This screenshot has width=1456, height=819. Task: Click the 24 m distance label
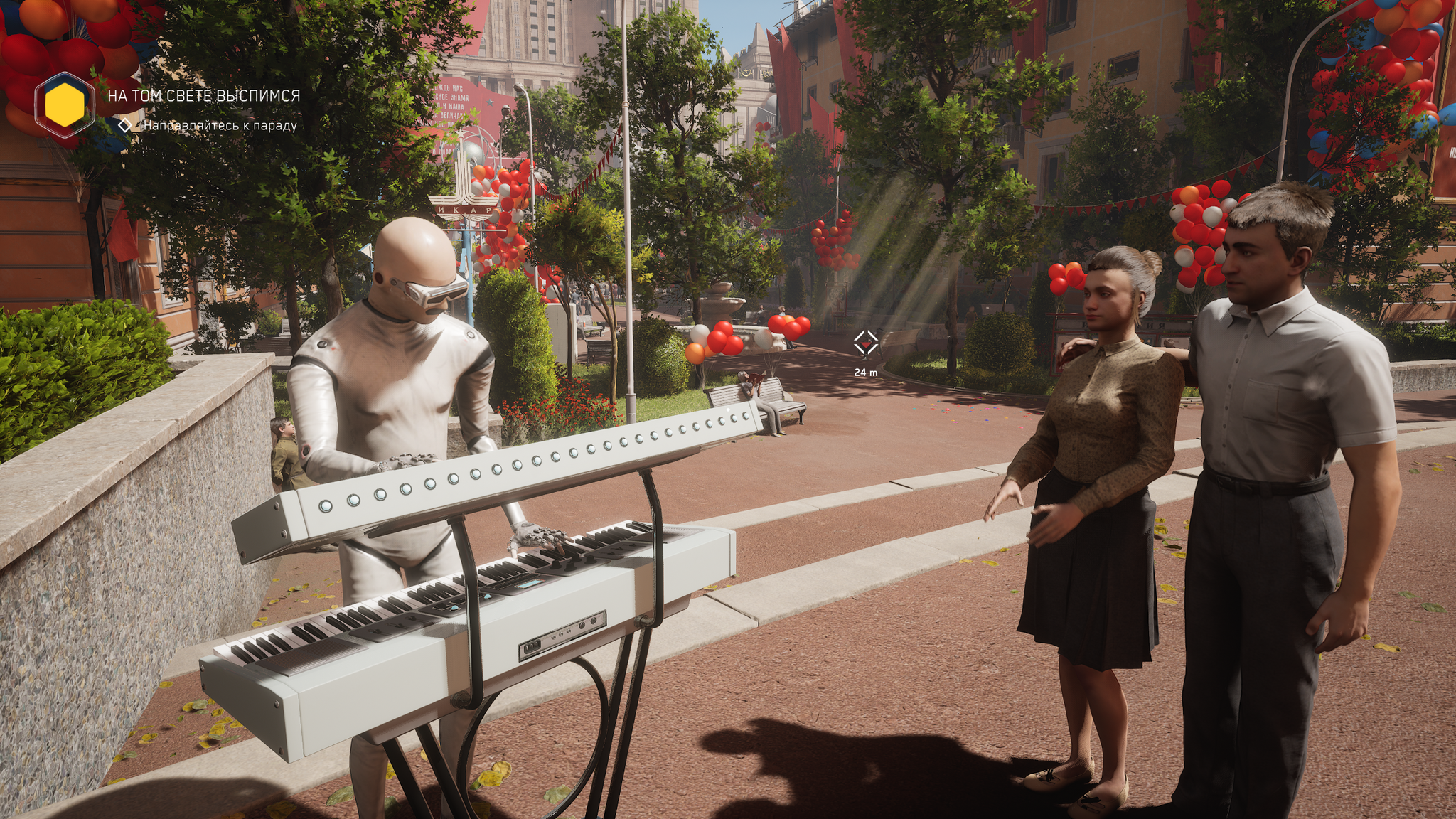pos(866,370)
